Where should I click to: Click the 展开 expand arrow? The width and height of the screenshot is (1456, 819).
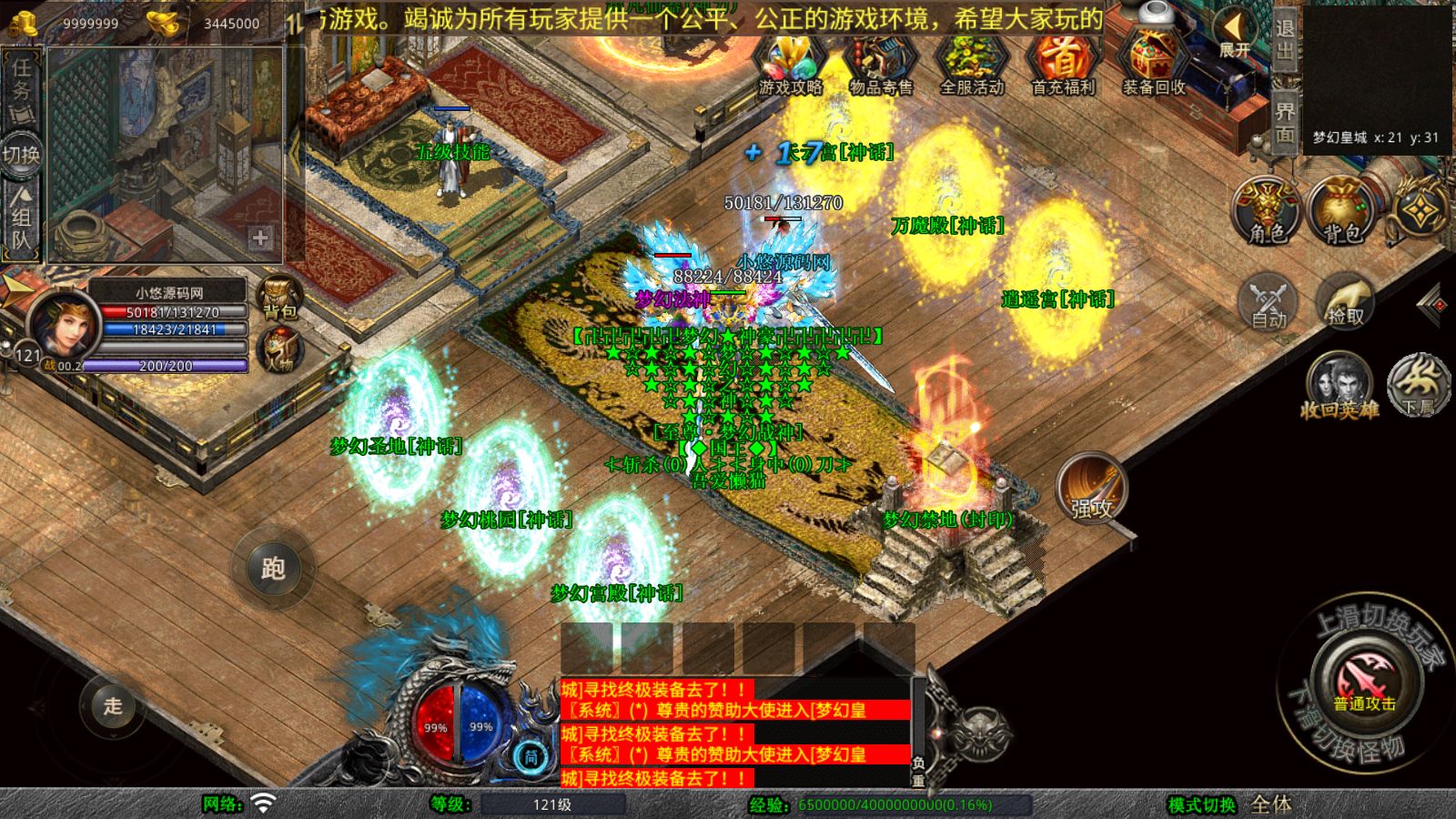point(1235,35)
